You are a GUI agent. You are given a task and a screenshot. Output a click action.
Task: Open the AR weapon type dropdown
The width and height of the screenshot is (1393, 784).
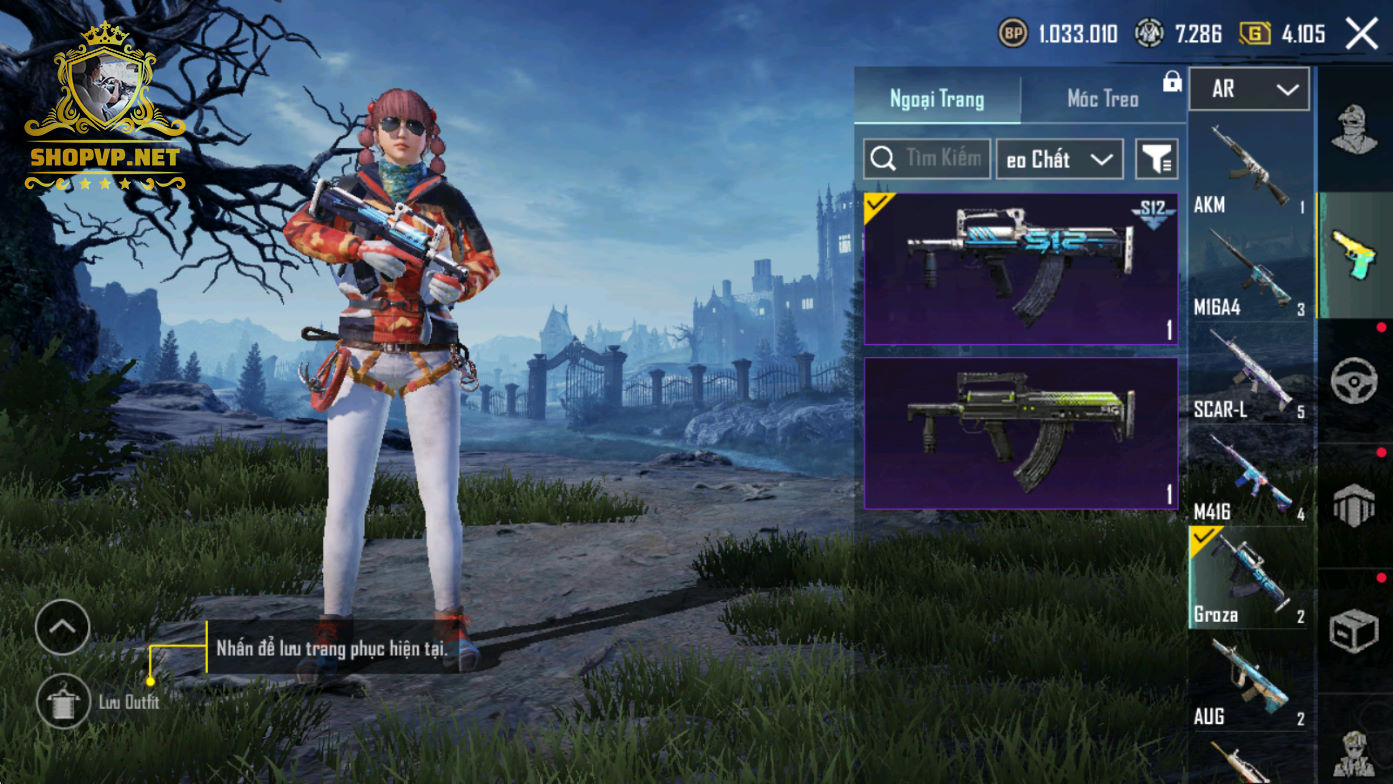tap(1249, 90)
